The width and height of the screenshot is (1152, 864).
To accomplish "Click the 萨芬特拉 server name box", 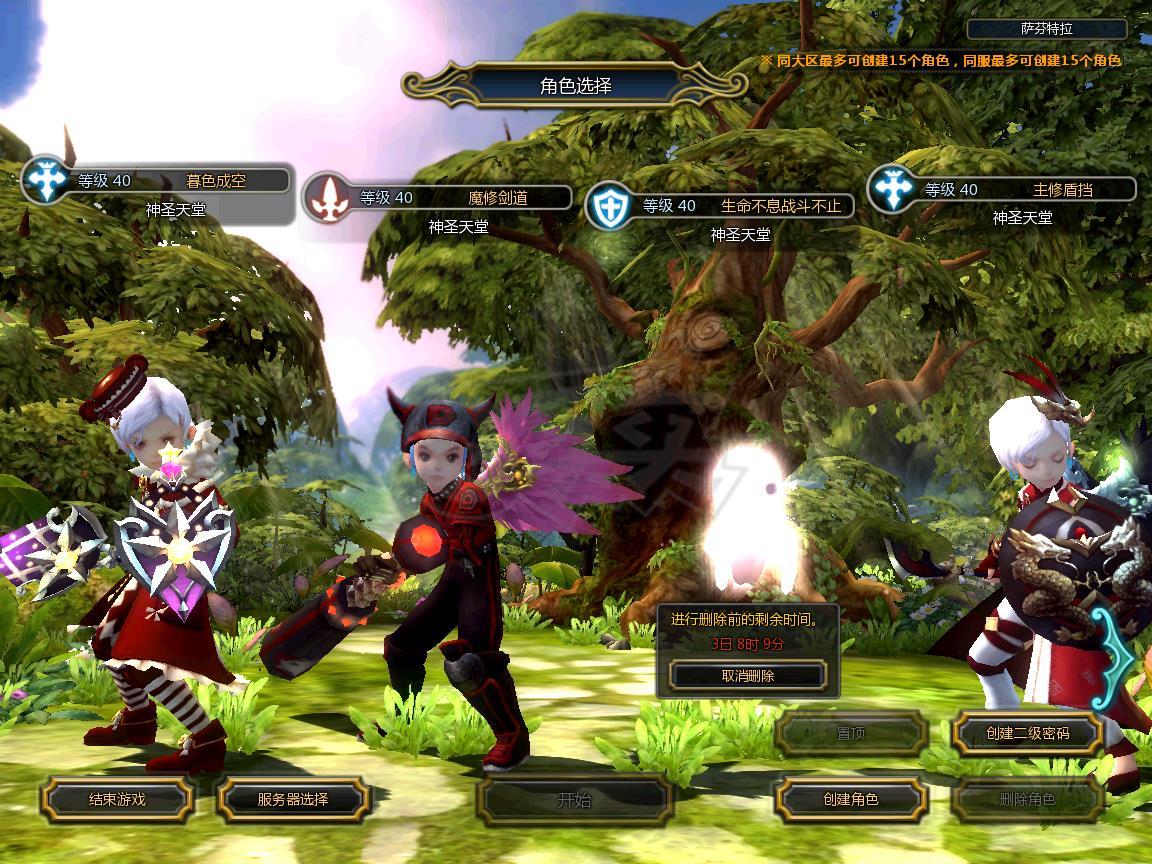I will tap(1047, 30).
